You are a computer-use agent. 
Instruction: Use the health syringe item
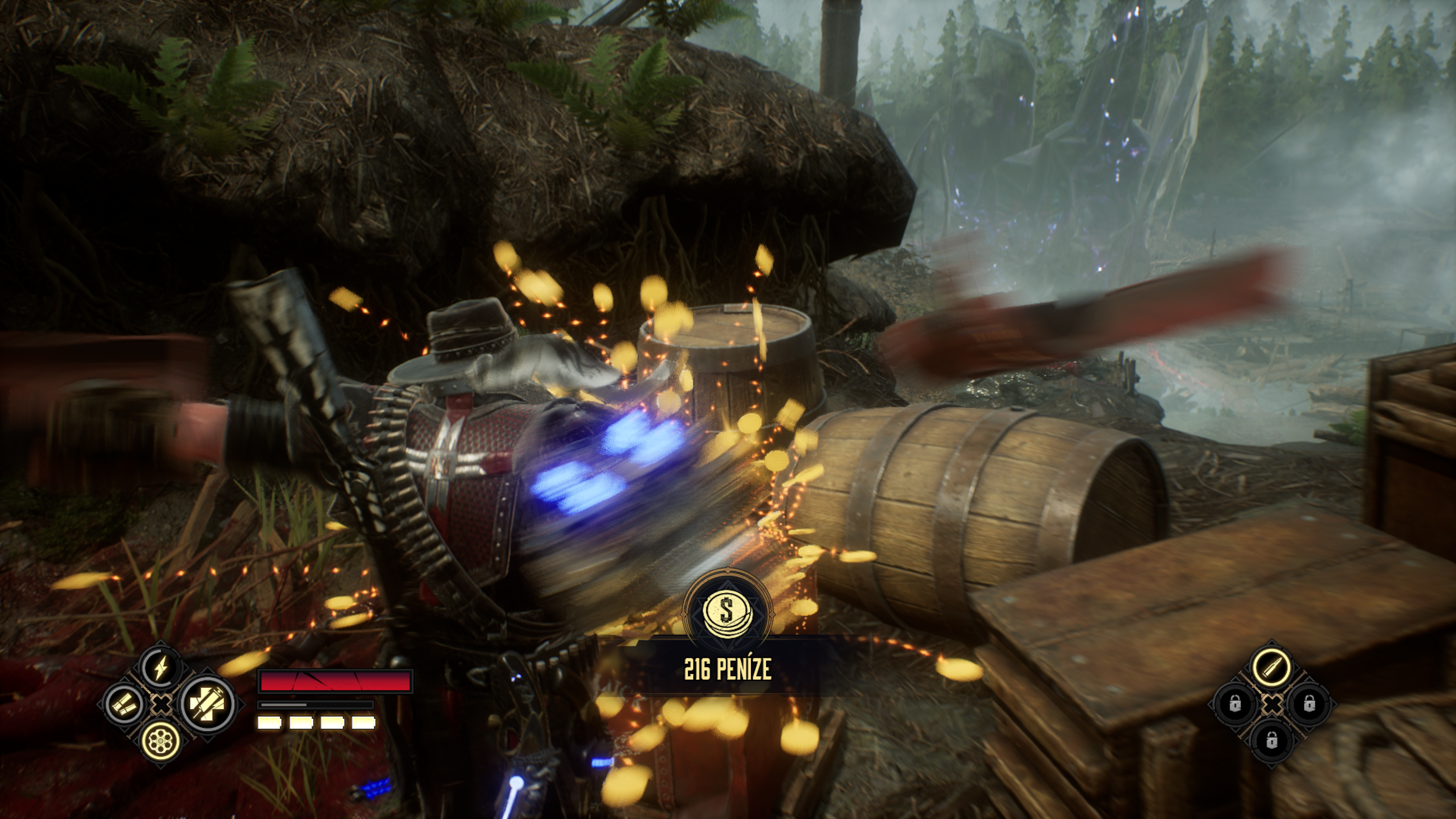coord(207,704)
